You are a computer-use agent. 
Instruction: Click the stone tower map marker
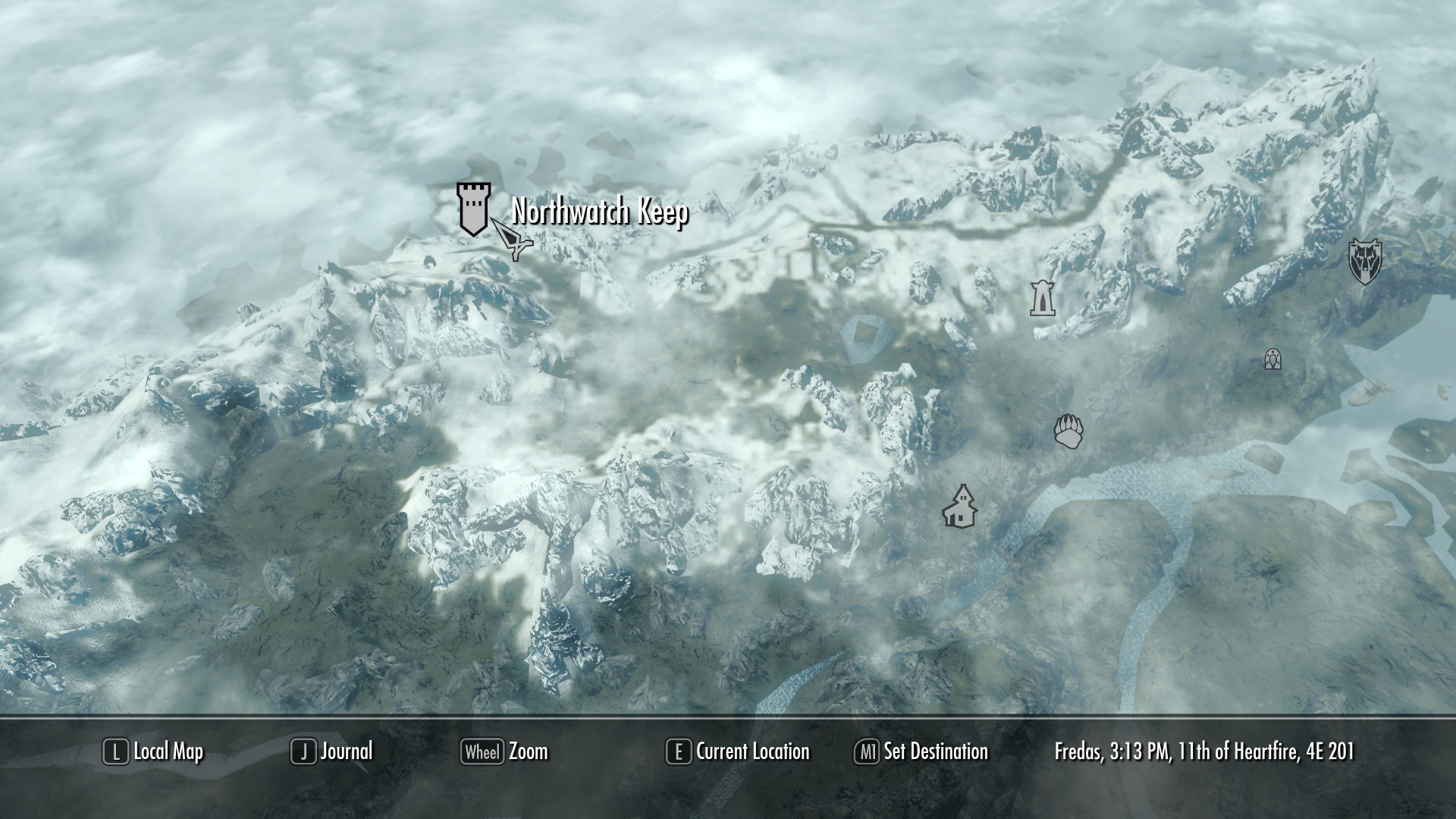pos(1043,298)
